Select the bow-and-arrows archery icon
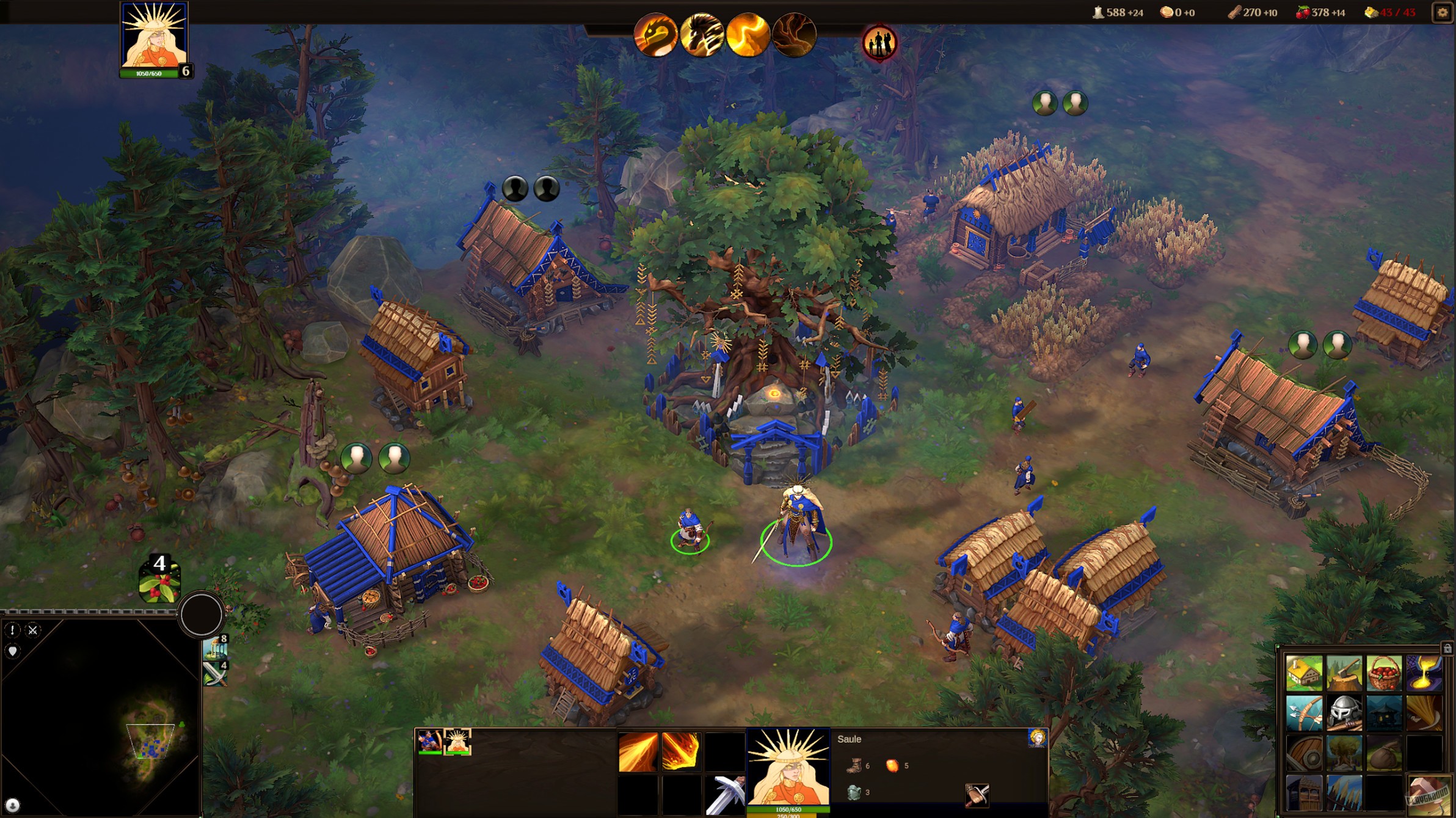The height and width of the screenshot is (818, 1456). (1304, 714)
